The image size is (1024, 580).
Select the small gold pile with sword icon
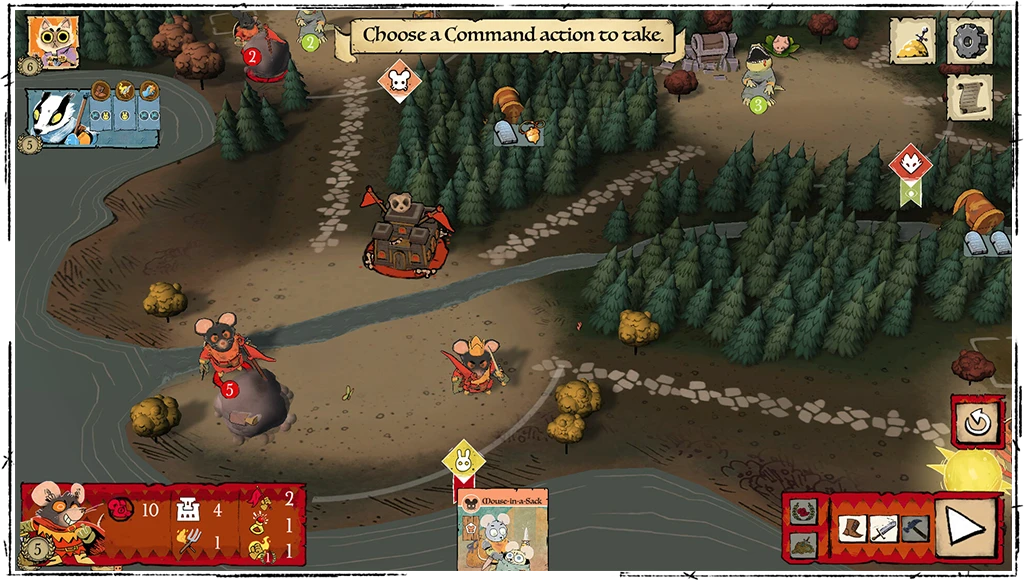pyautogui.click(x=804, y=544)
